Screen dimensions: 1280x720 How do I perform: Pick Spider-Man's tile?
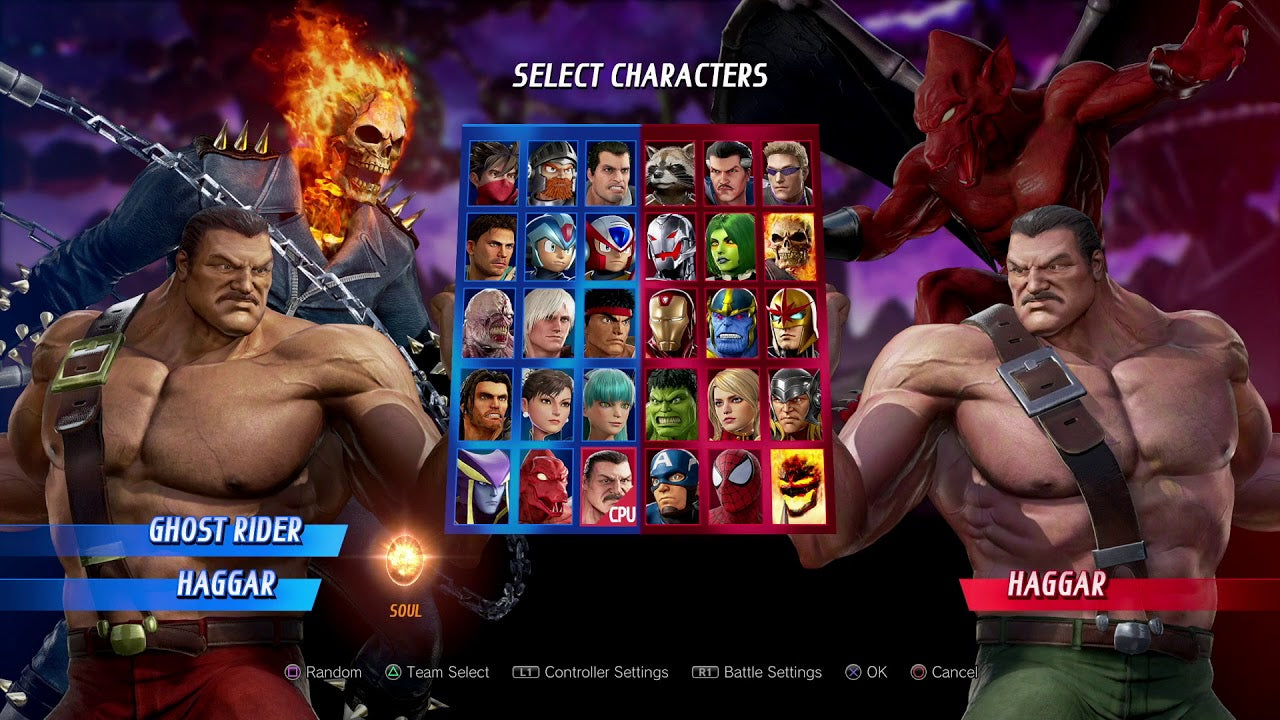[735, 486]
